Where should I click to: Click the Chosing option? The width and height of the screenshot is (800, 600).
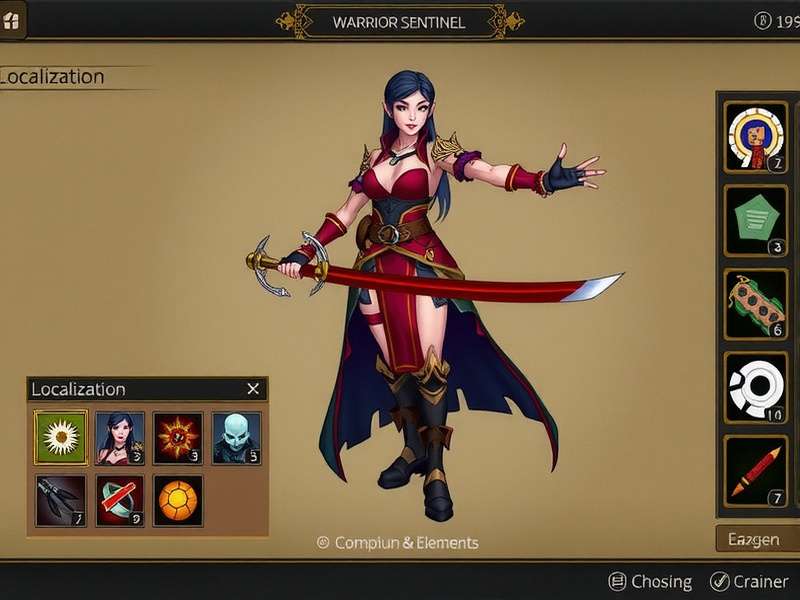pos(650,581)
